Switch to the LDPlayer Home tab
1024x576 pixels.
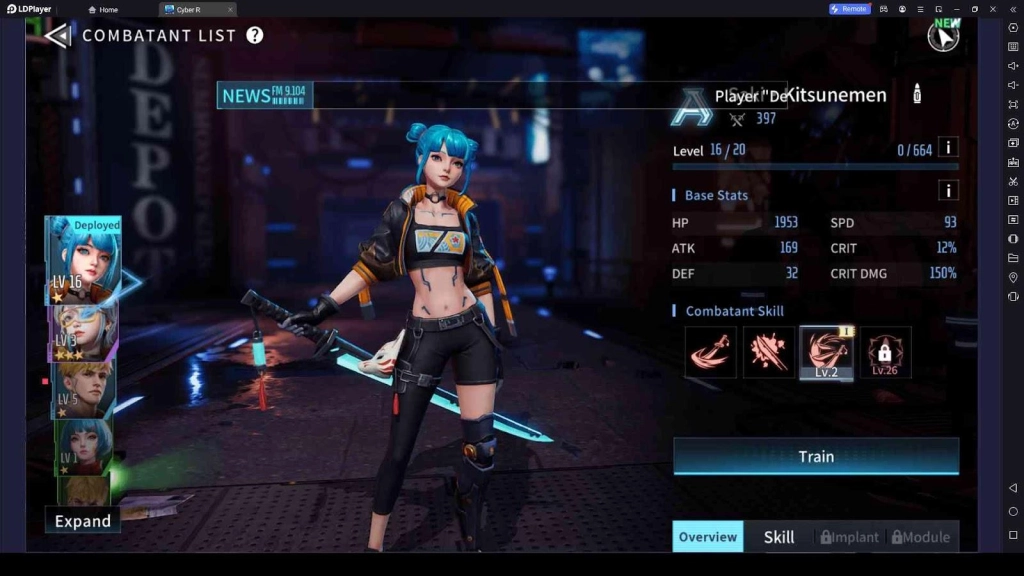(x=103, y=9)
